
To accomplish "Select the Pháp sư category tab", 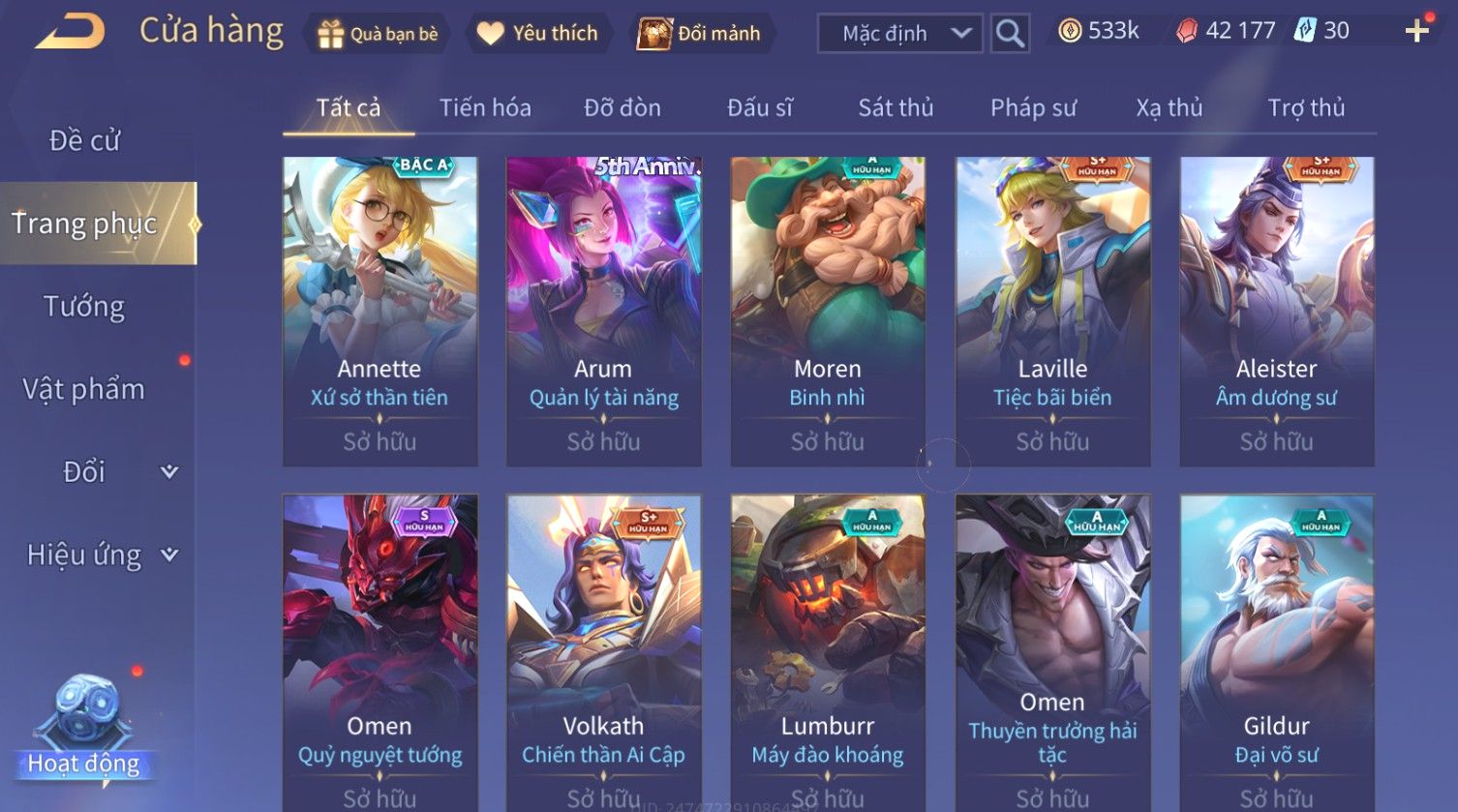I will (x=1033, y=107).
